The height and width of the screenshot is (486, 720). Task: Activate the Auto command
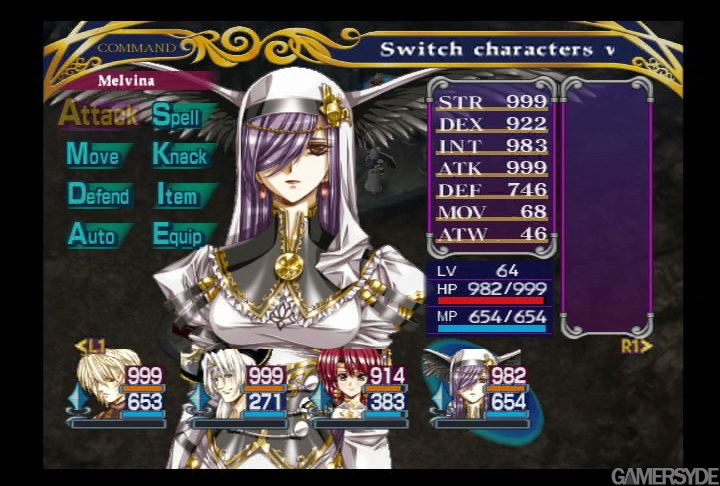(x=92, y=235)
